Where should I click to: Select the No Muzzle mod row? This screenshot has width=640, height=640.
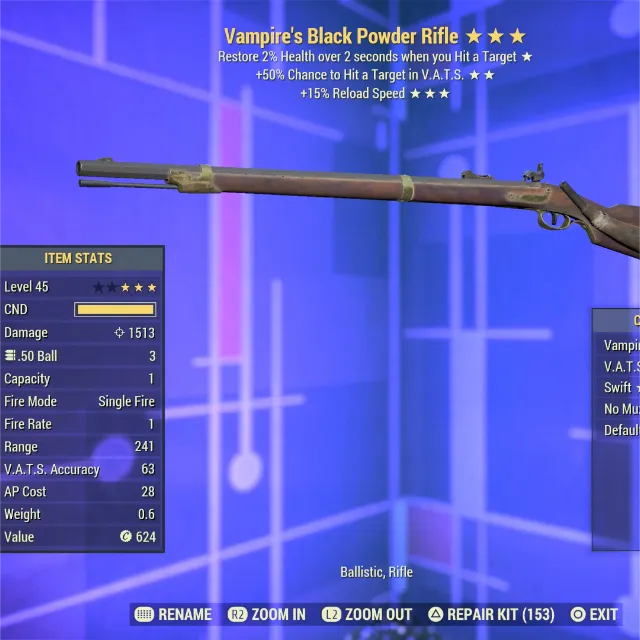(620, 409)
